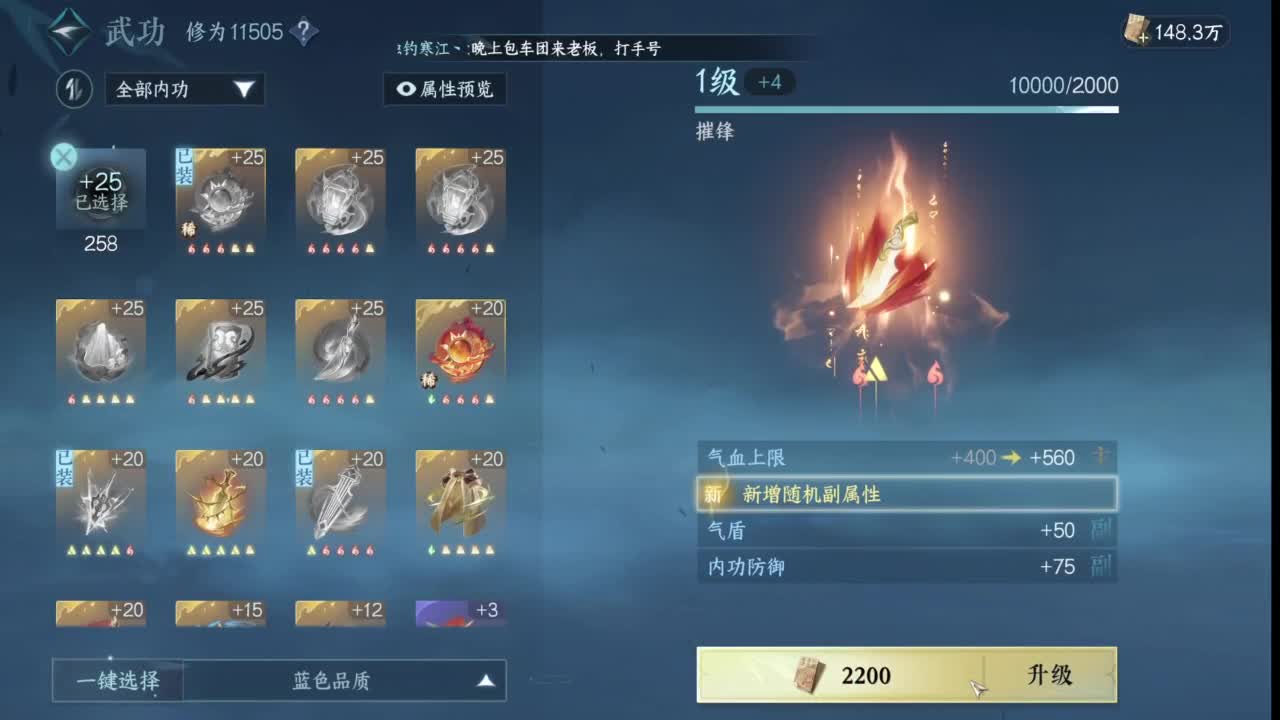Open the 全部内功 filter dropdown
Screen dimensions: 1280x720
click(183, 90)
